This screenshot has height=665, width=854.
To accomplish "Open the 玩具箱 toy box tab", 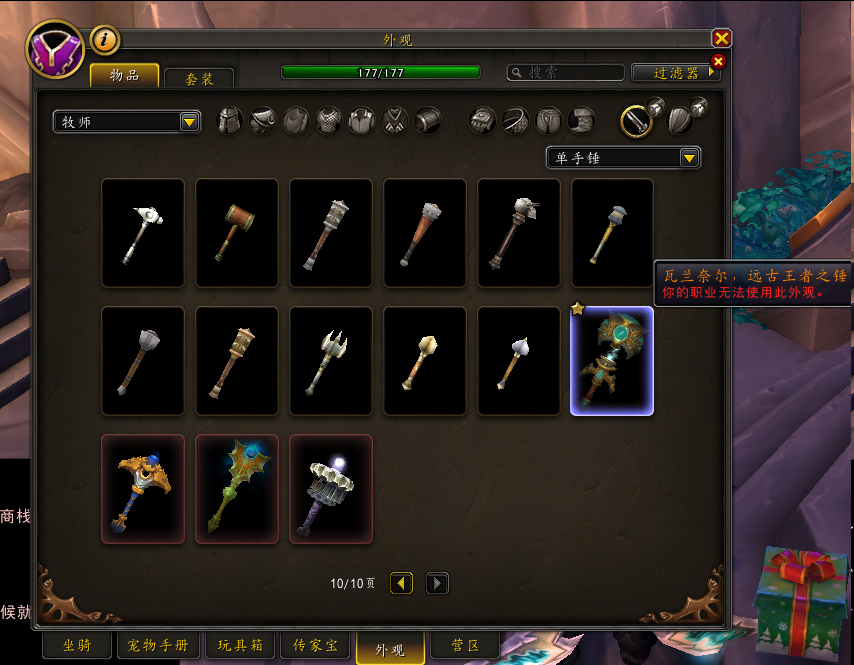I will coord(240,646).
